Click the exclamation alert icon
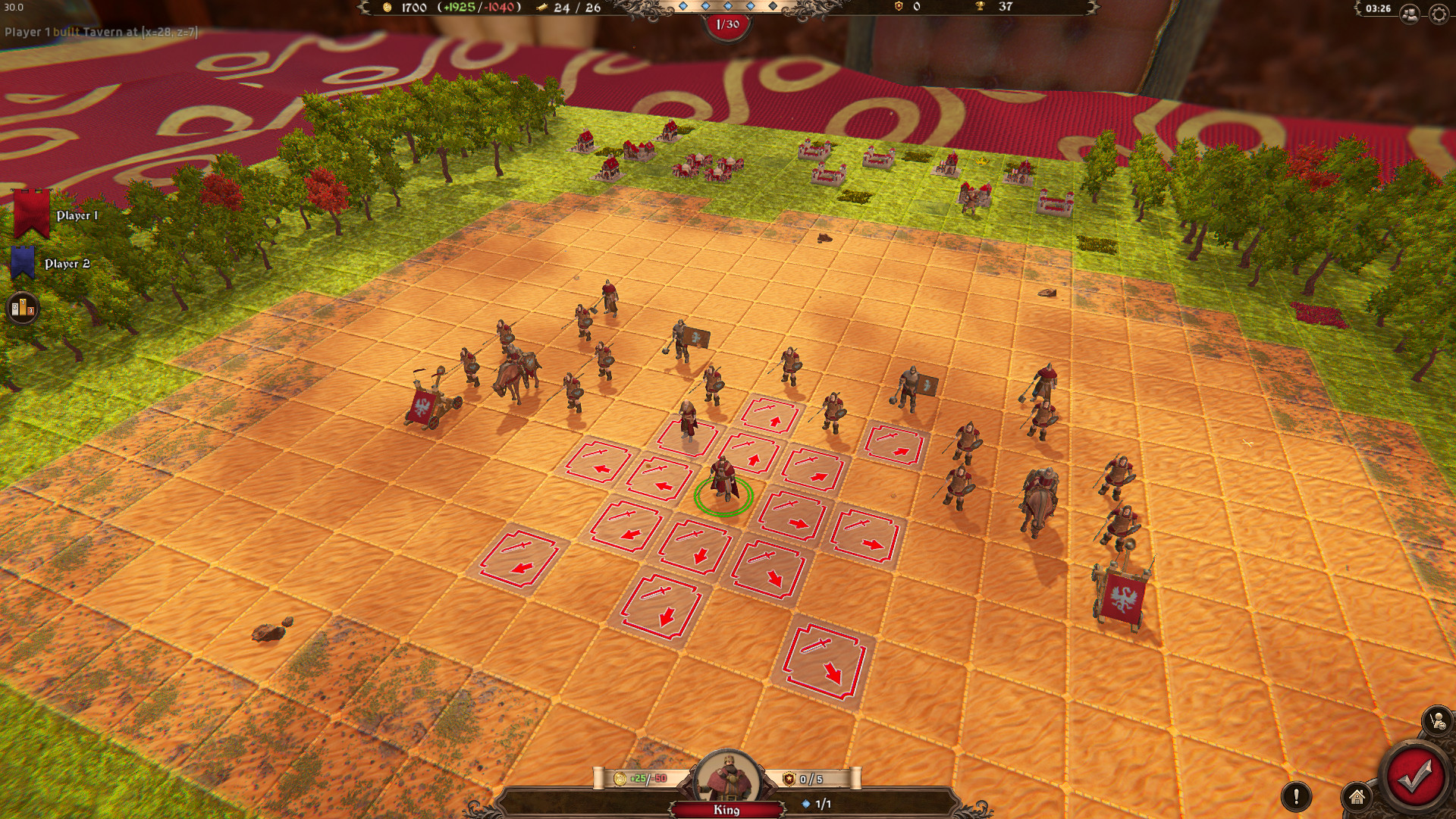Image resolution: width=1456 pixels, height=819 pixels. (x=1296, y=795)
